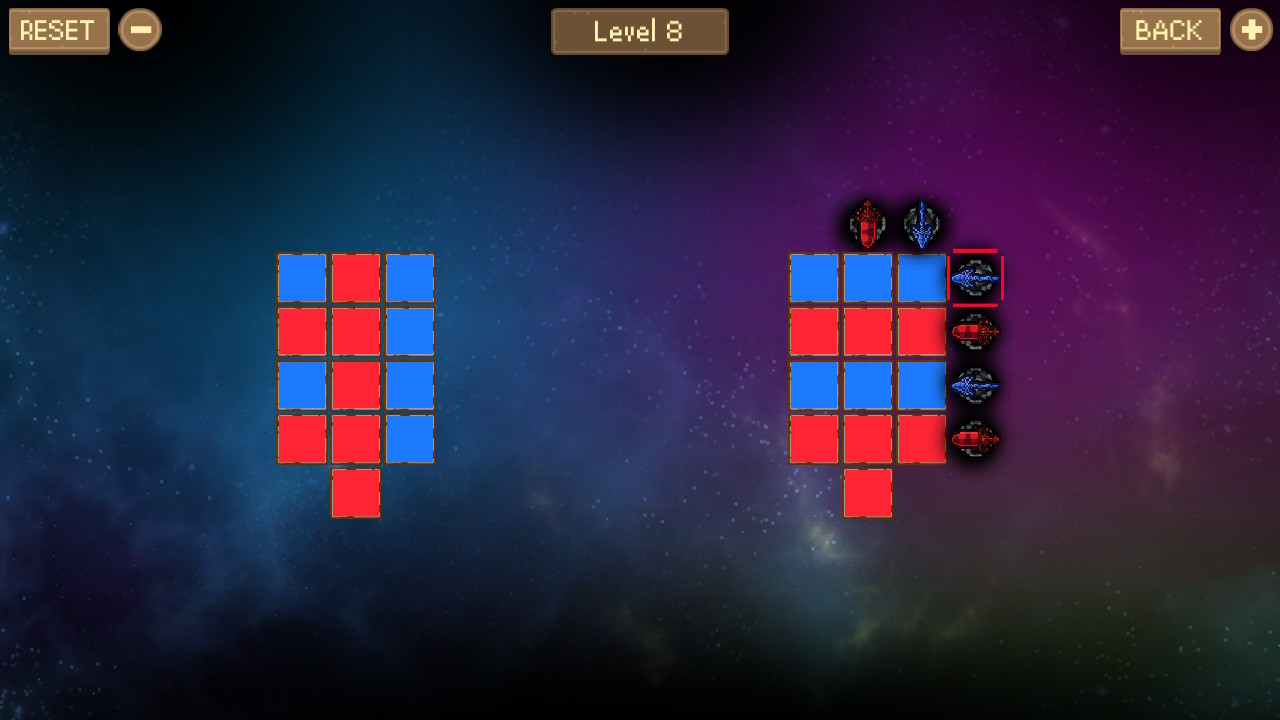The height and width of the screenshot is (720, 1280).
Task: Click the blue tile in the left grid's fourth row
Action: 409,438
